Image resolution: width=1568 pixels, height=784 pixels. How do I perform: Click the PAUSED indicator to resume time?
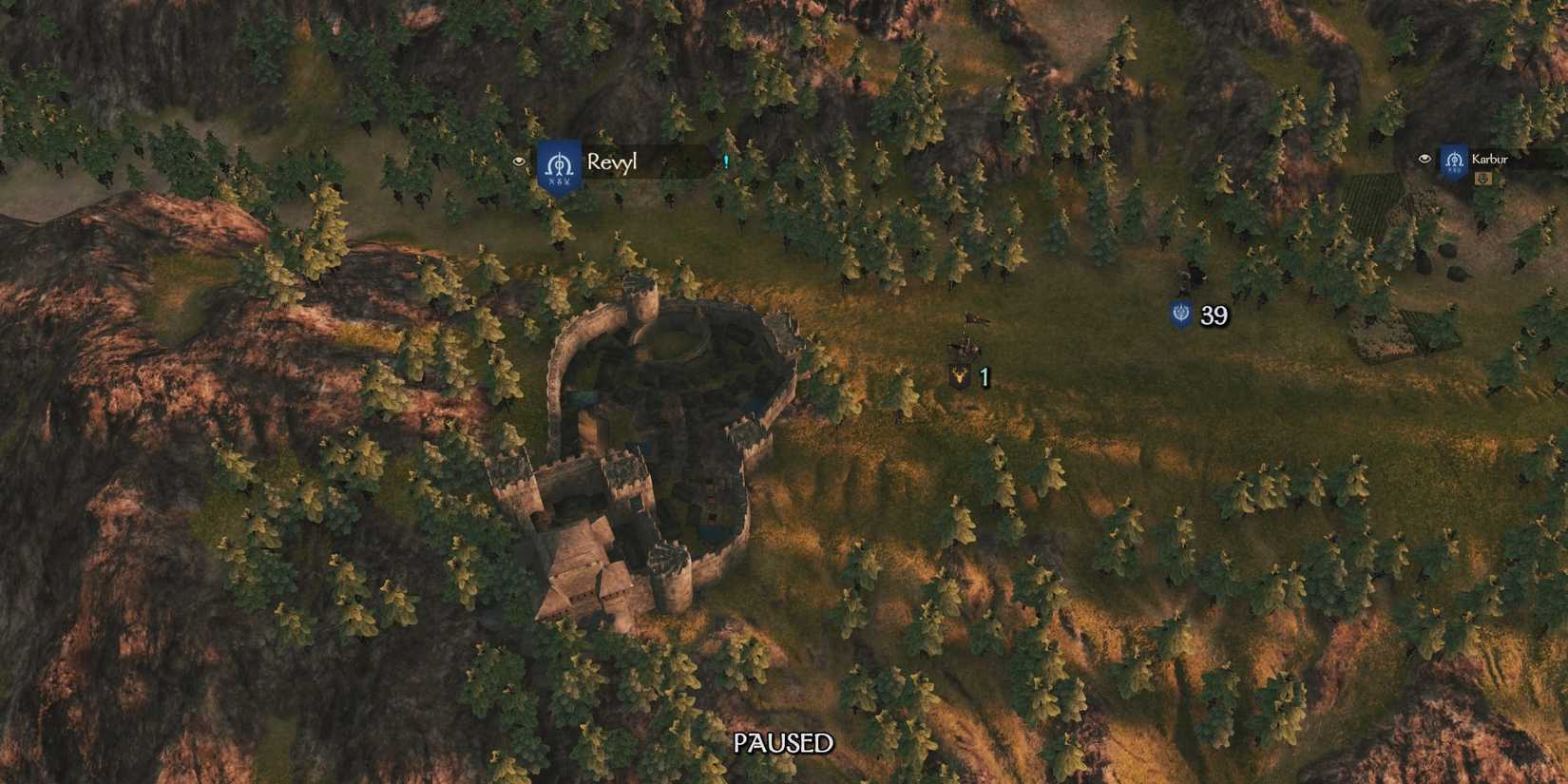click(784, 741)
